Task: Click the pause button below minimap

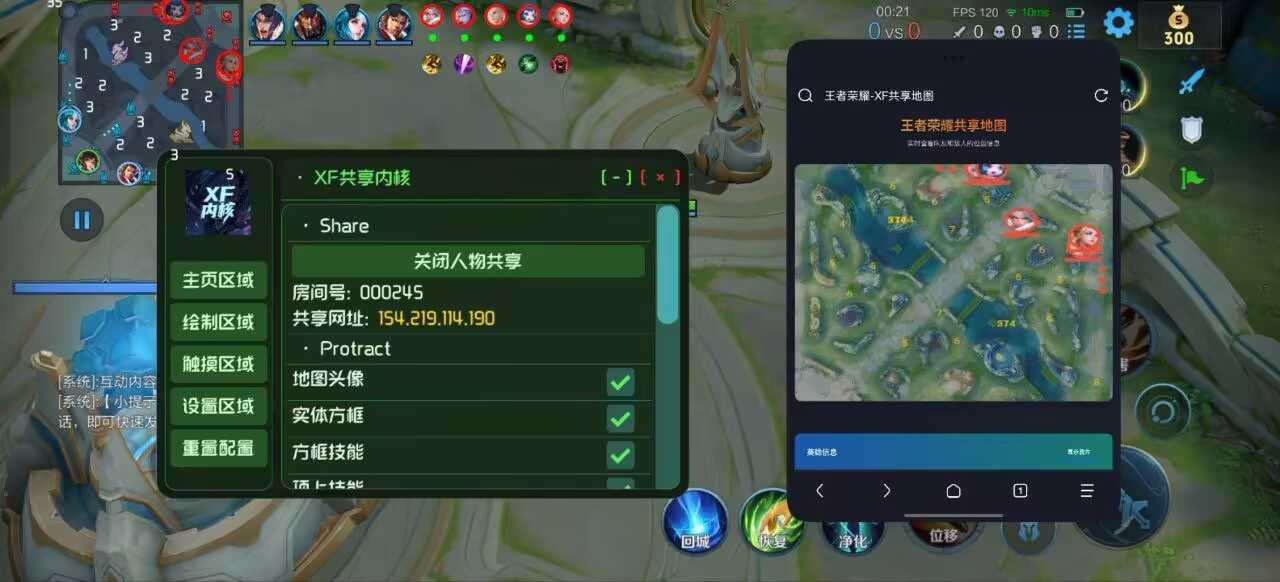Action: (82, 220)
